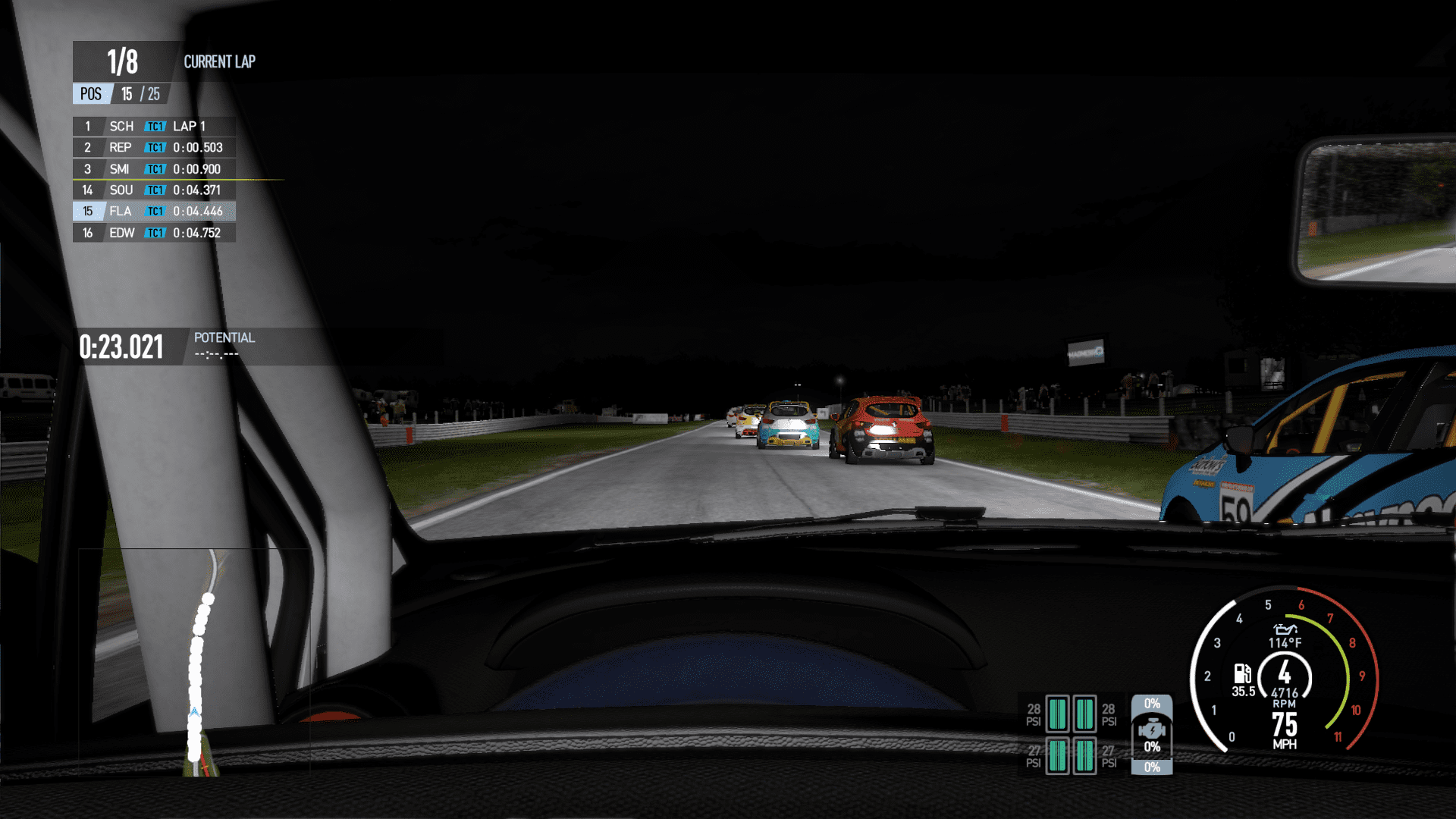
Task: Click the engine damage icon in the car diagram
Action: pos(1152,730)
